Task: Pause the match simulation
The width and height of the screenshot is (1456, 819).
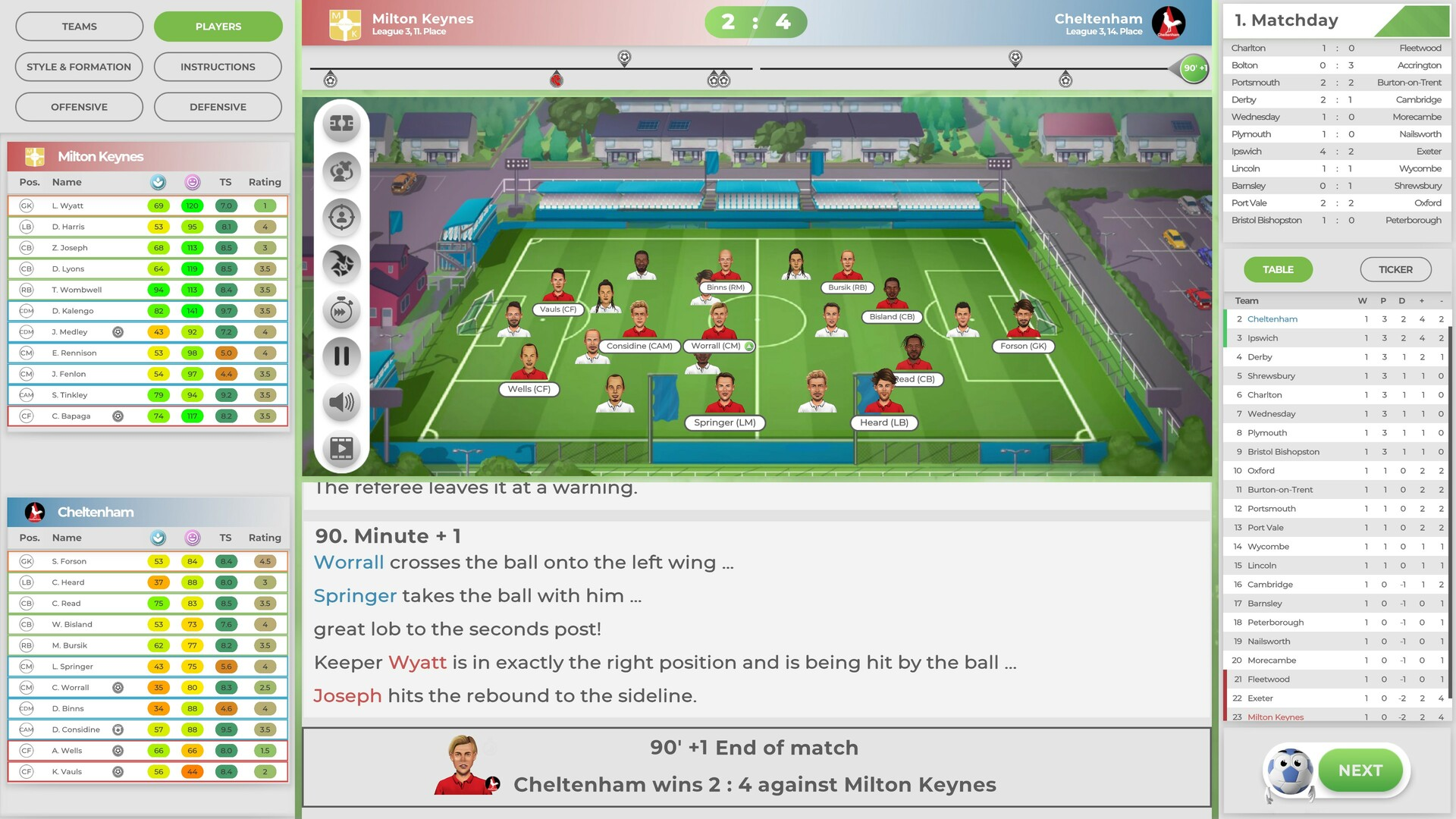Action: tap(341, 356)
